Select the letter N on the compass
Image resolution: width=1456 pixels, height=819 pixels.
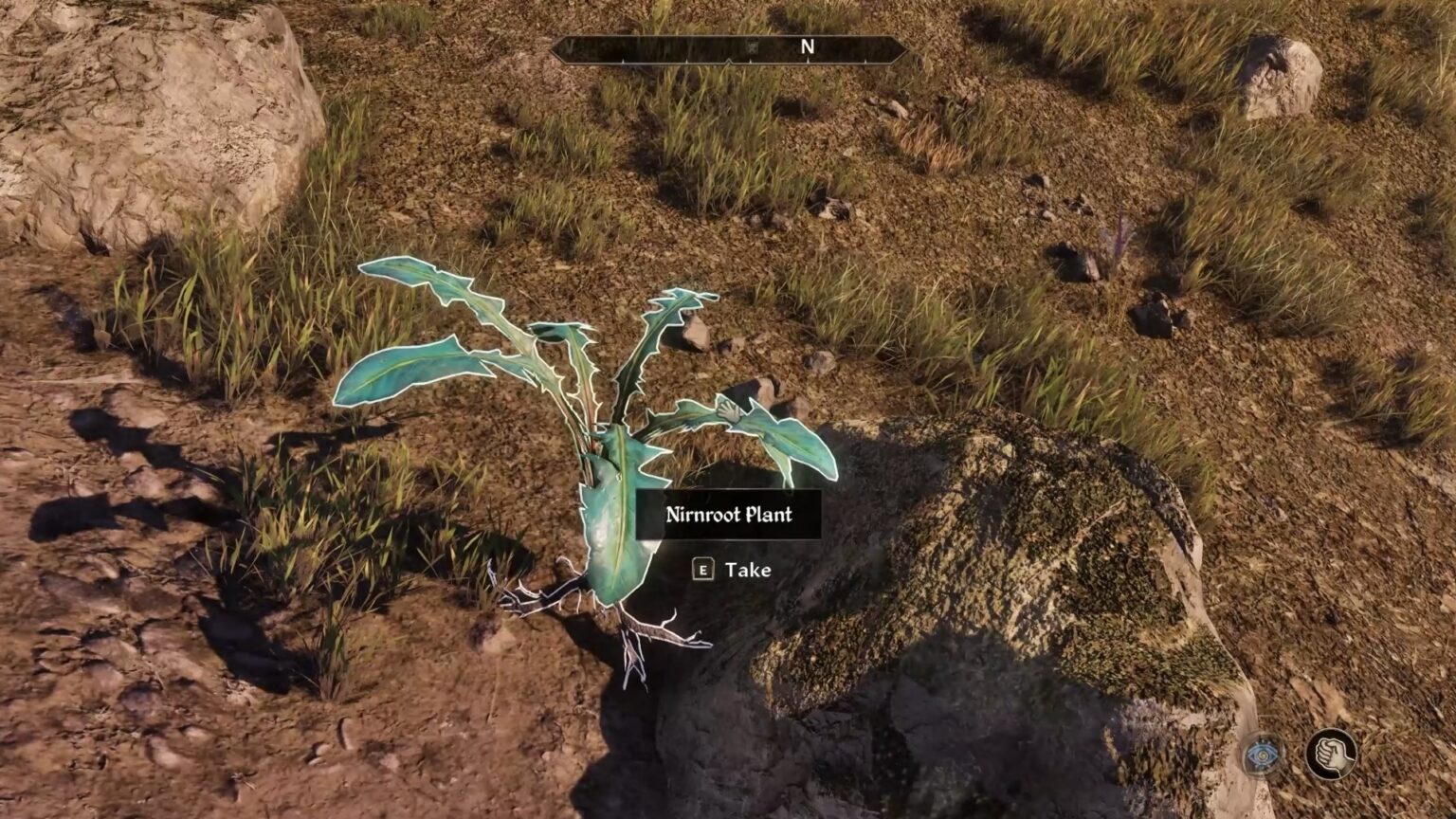point(808,45)
